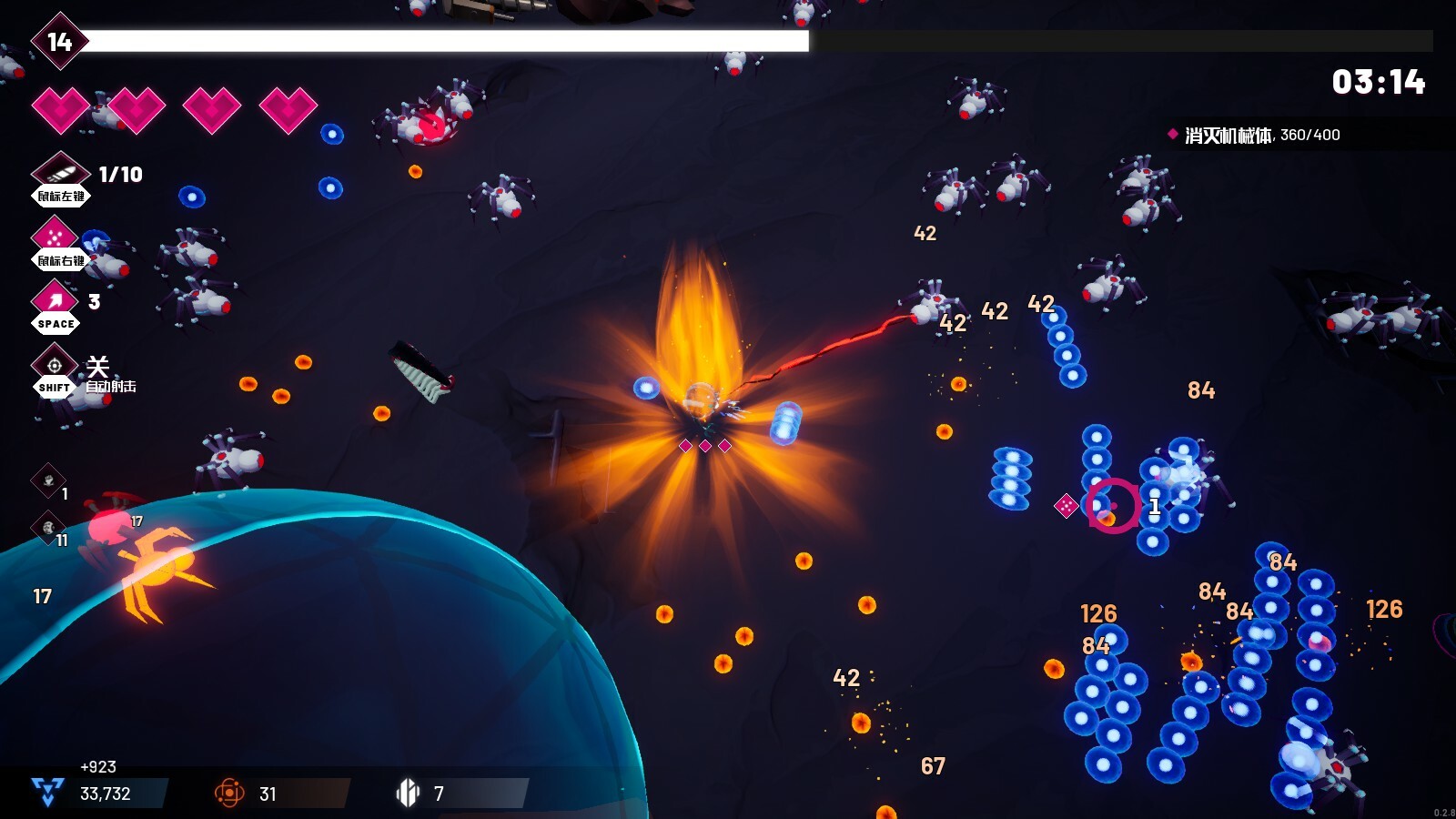
Task: Expand the level 14 badge details
Action: [x=58, y=41]
